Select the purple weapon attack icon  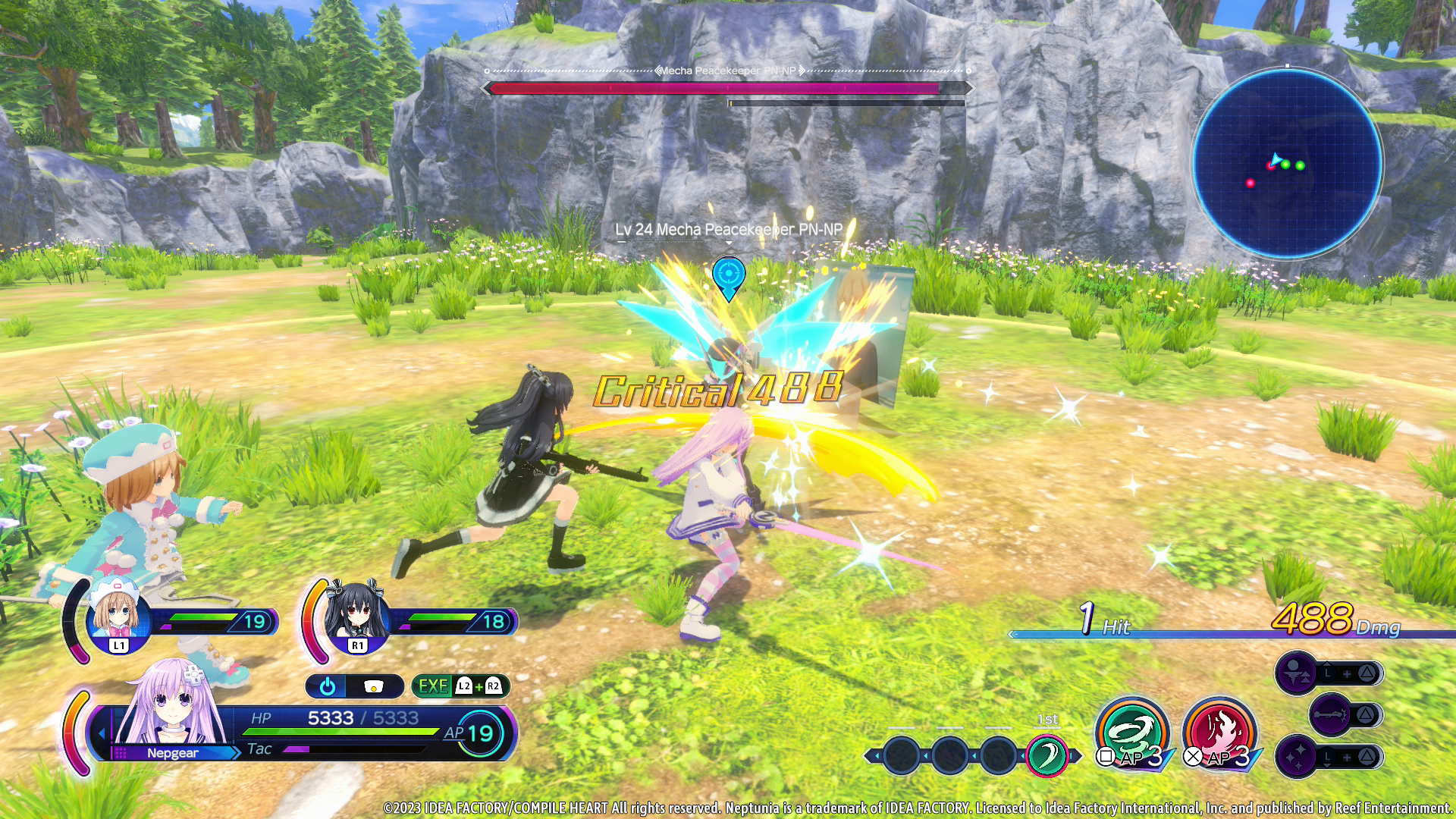[1330, 714]
